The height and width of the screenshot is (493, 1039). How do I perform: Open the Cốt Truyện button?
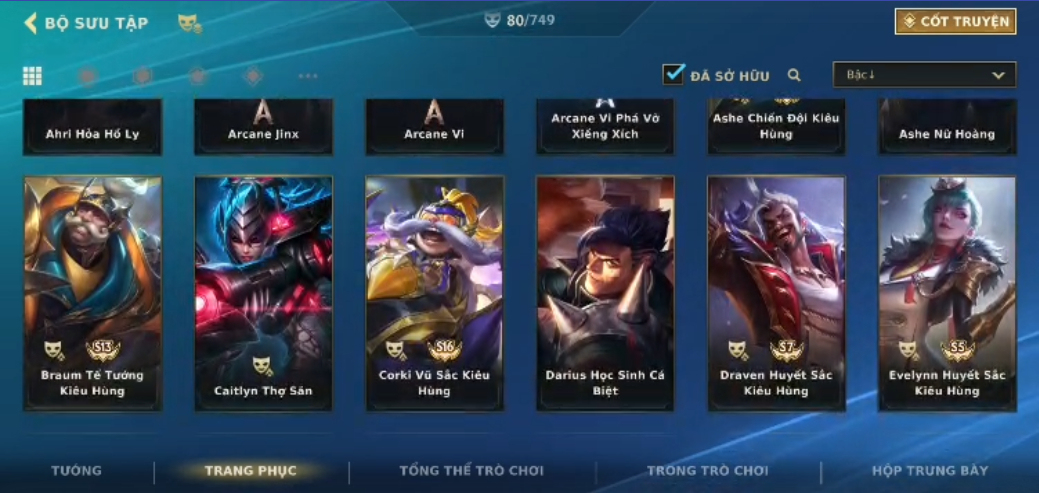955,21
